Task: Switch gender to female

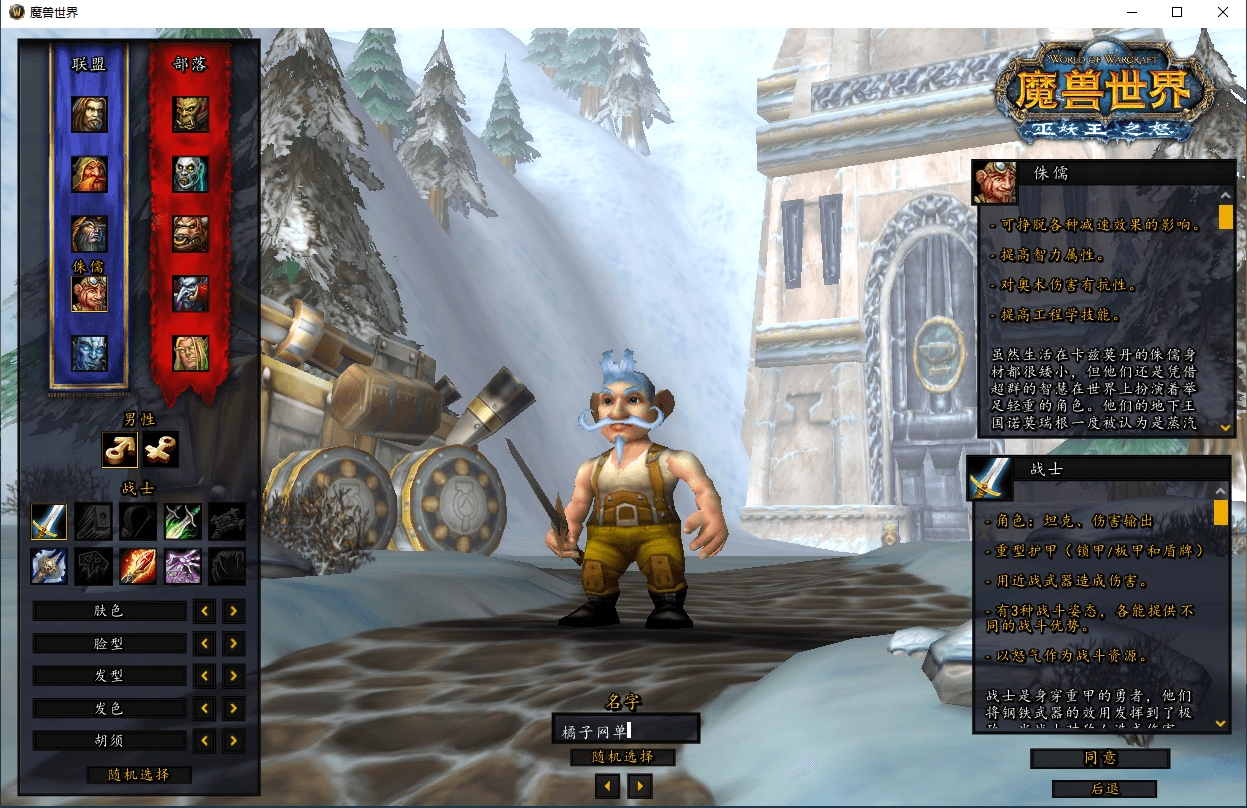Action: [160, 450]
